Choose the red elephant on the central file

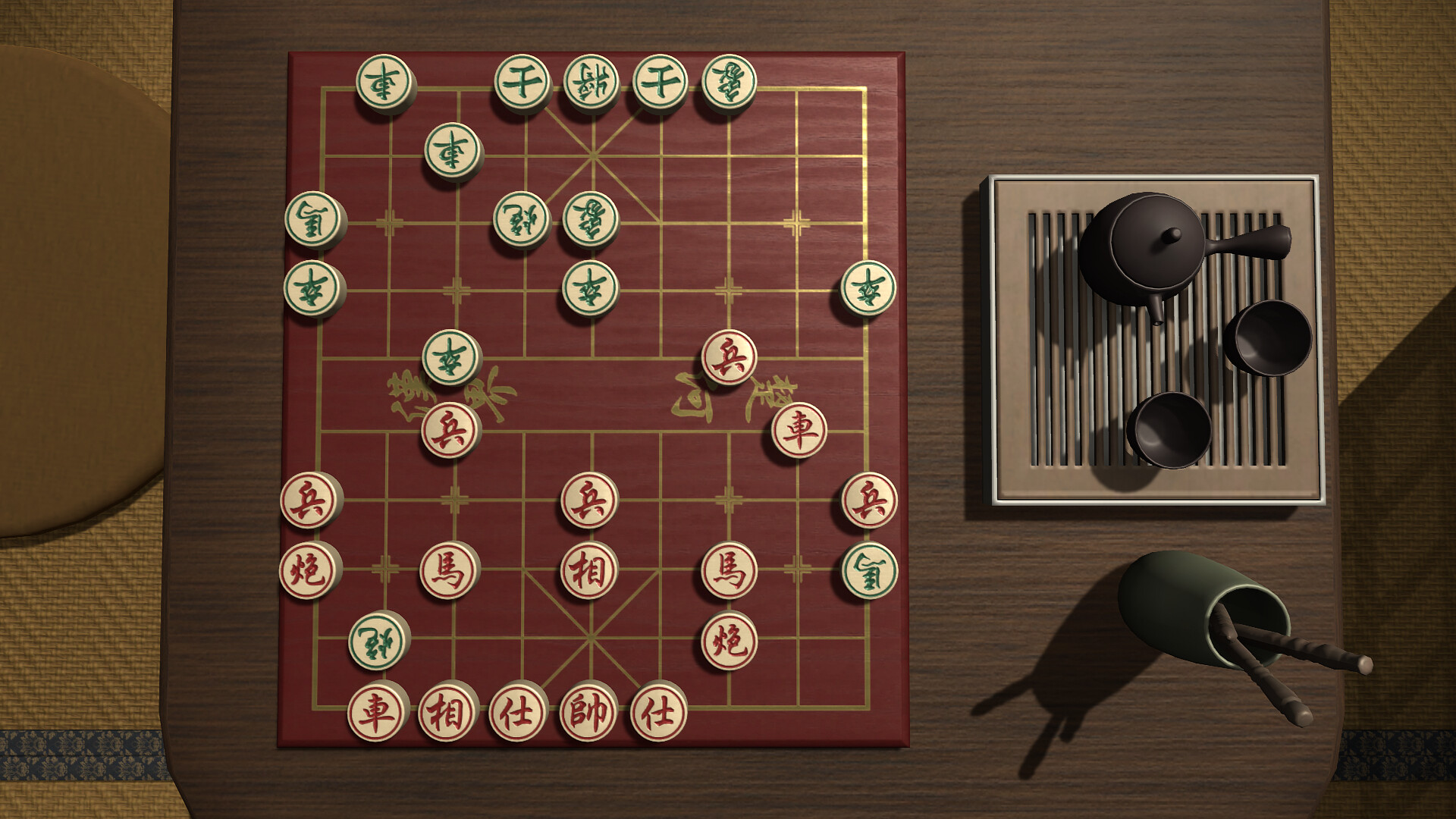click(589, 570)
